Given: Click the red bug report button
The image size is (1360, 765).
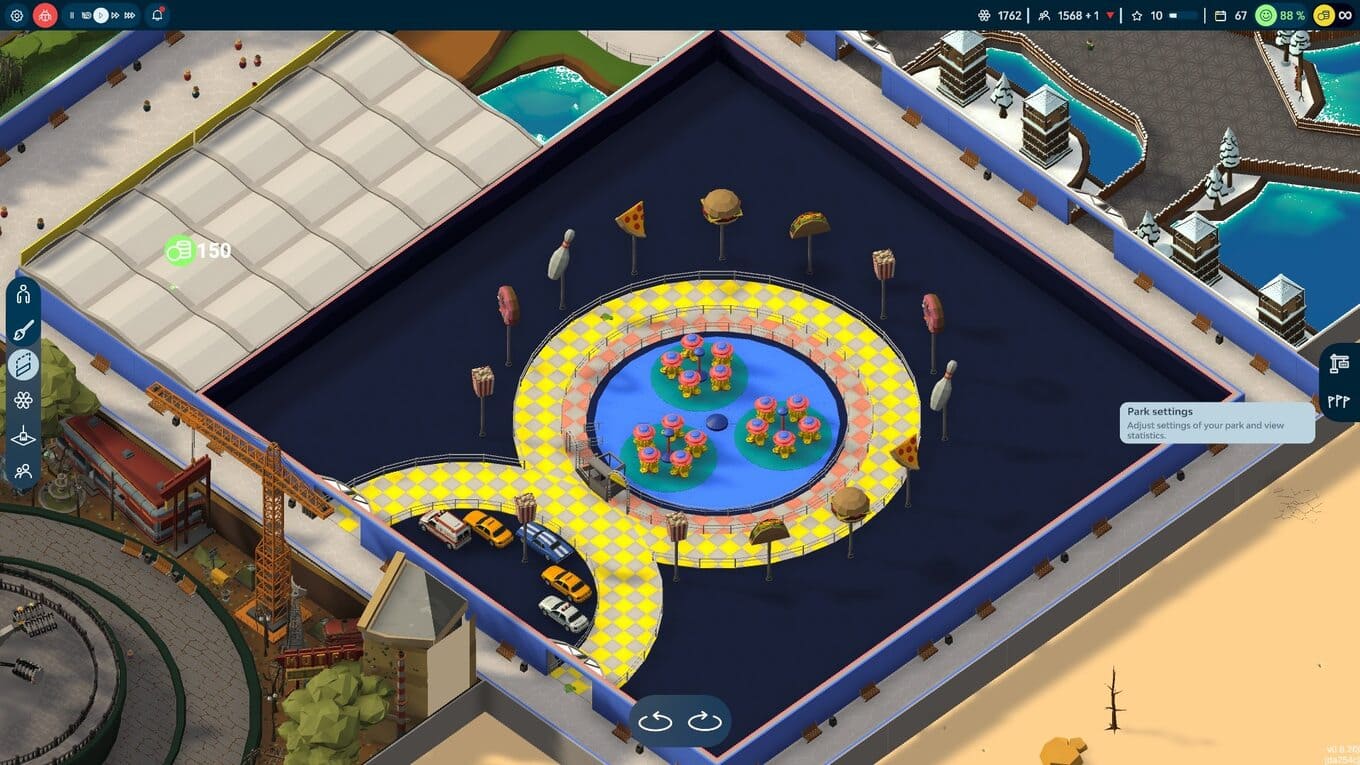Looking at the screenshot, I should 45,15.
